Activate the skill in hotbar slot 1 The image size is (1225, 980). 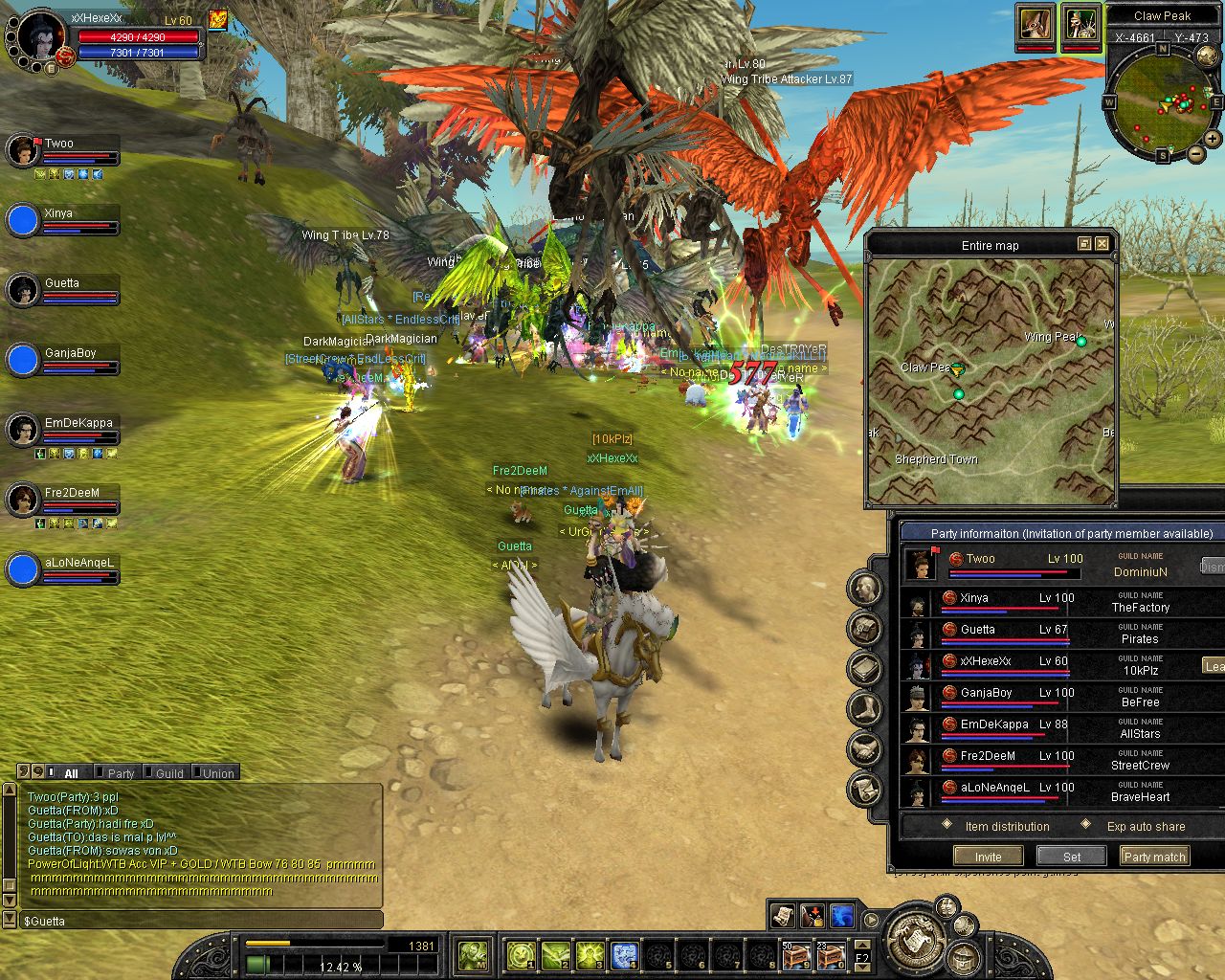coord(521,955)
